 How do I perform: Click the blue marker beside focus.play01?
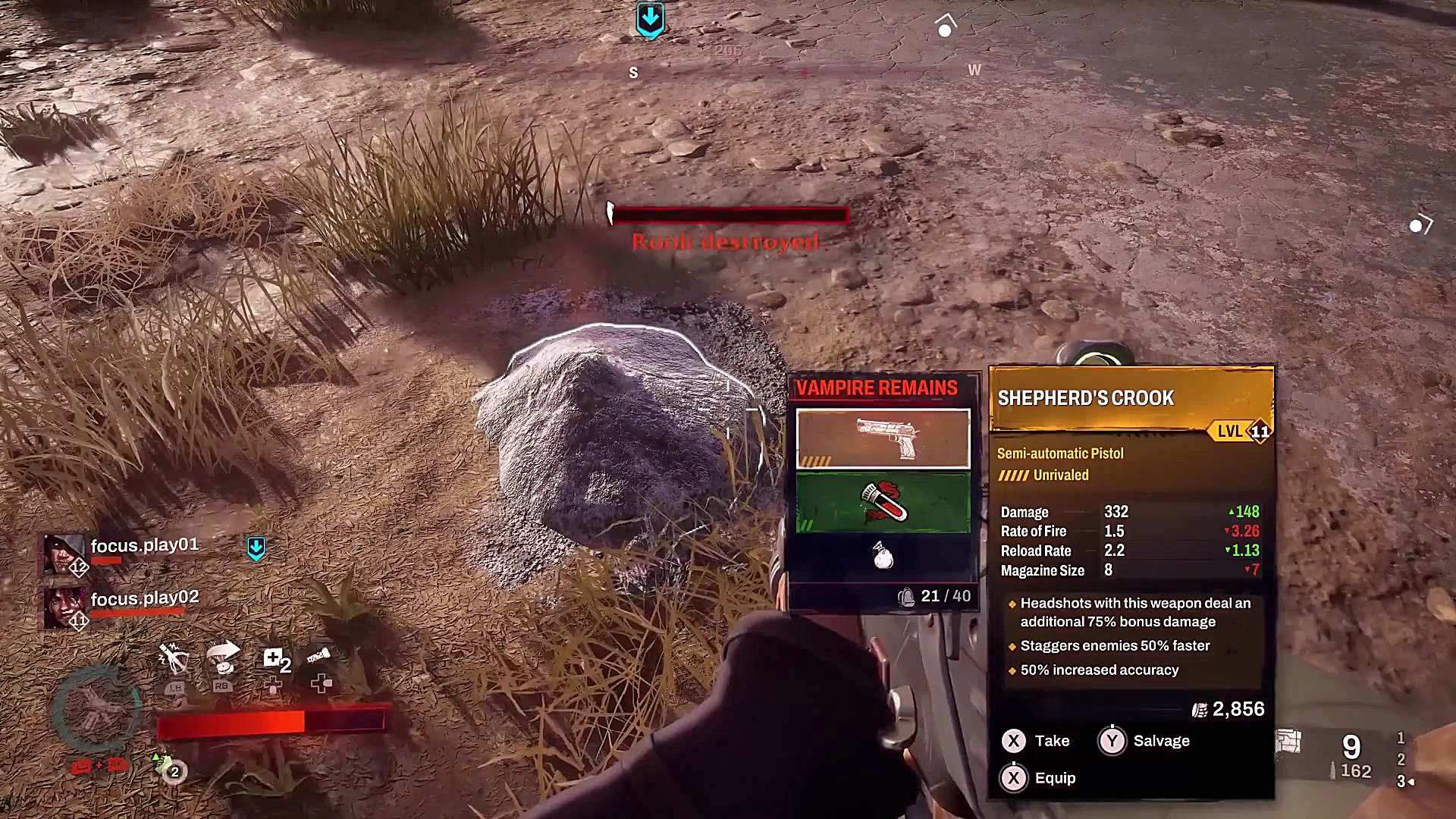click(x=256, y=548)
